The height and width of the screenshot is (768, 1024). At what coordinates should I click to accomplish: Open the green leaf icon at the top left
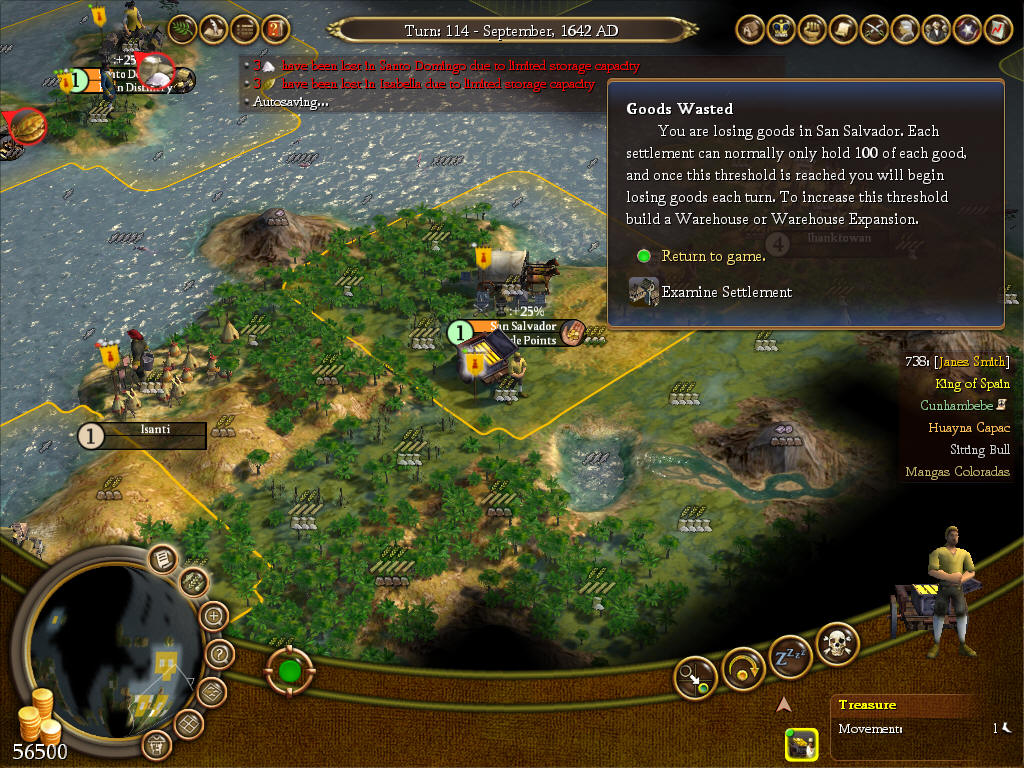tap(182, 30)
